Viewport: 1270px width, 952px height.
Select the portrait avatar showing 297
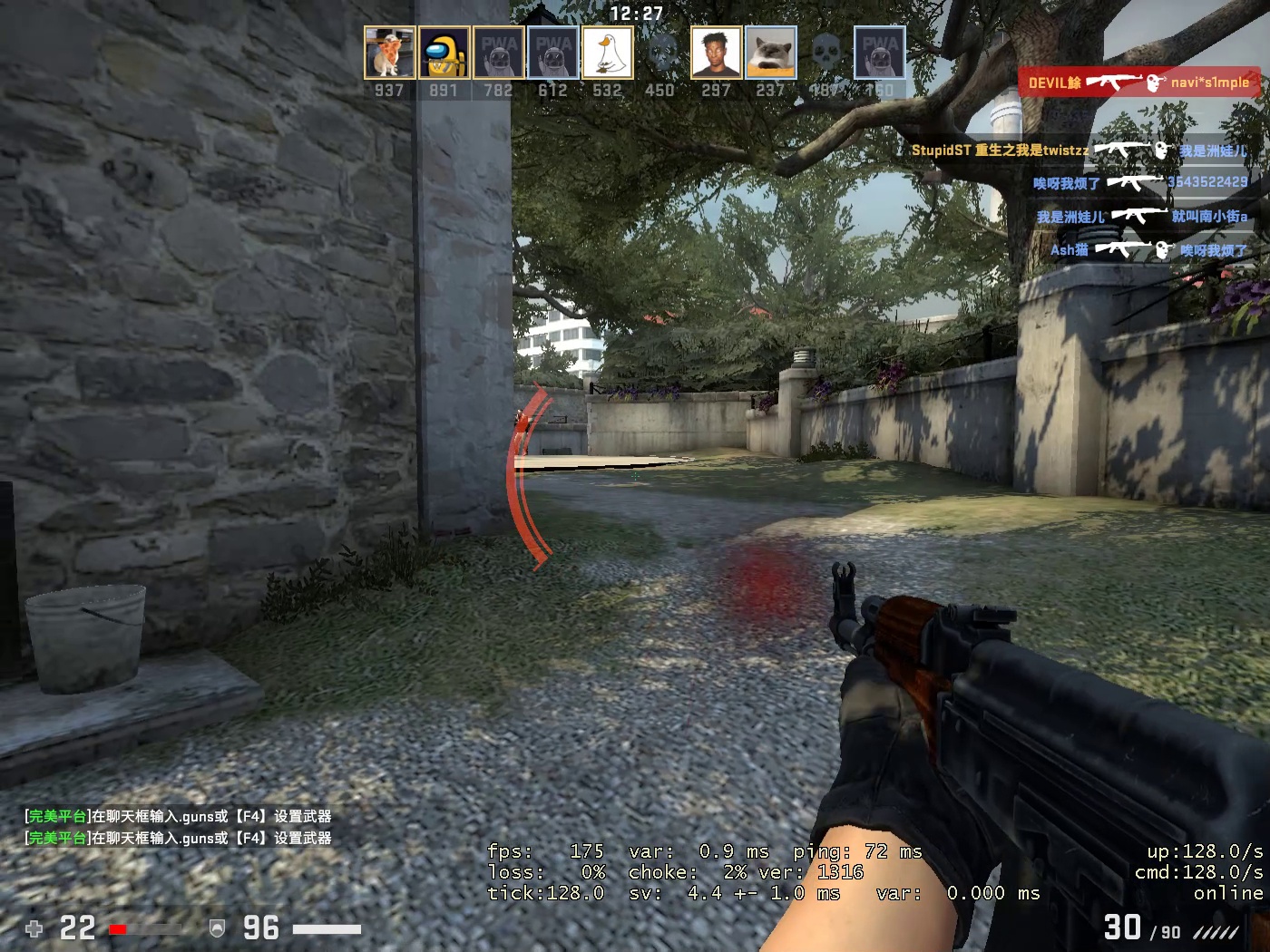coord(716,52)
